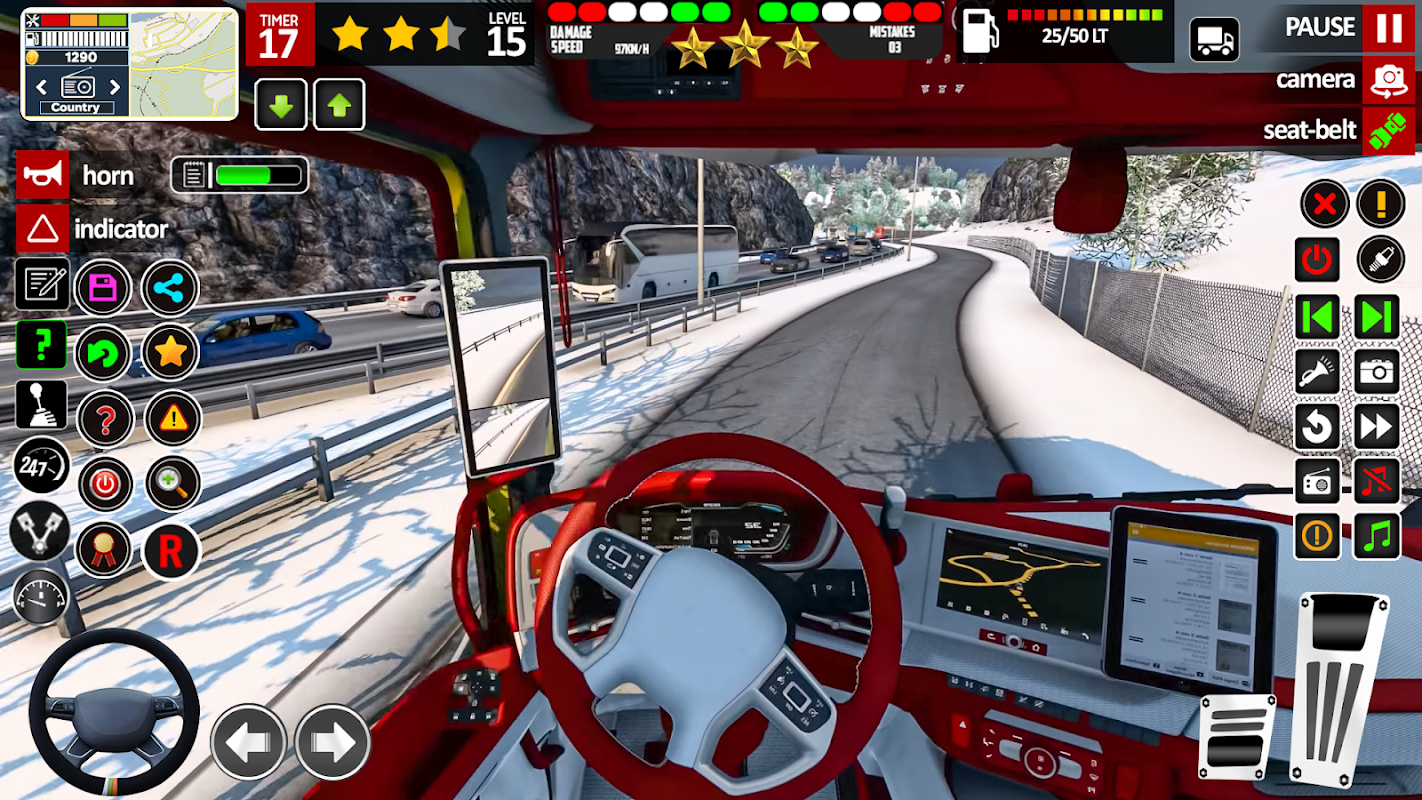Open the blue share icon
1422x800 pixels.
click(170, 289)
